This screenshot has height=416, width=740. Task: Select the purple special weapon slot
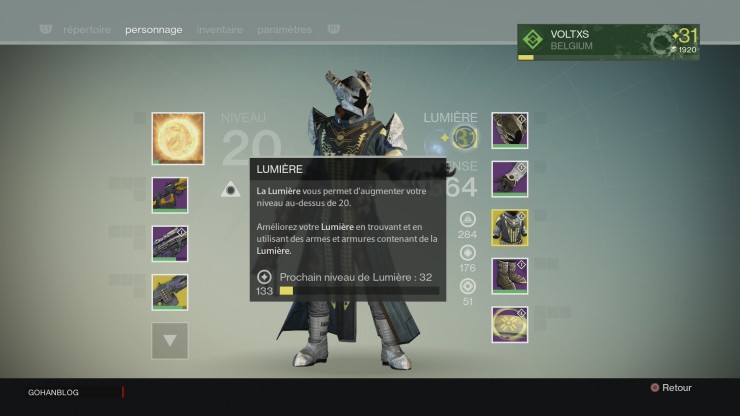tap(170, 243)
